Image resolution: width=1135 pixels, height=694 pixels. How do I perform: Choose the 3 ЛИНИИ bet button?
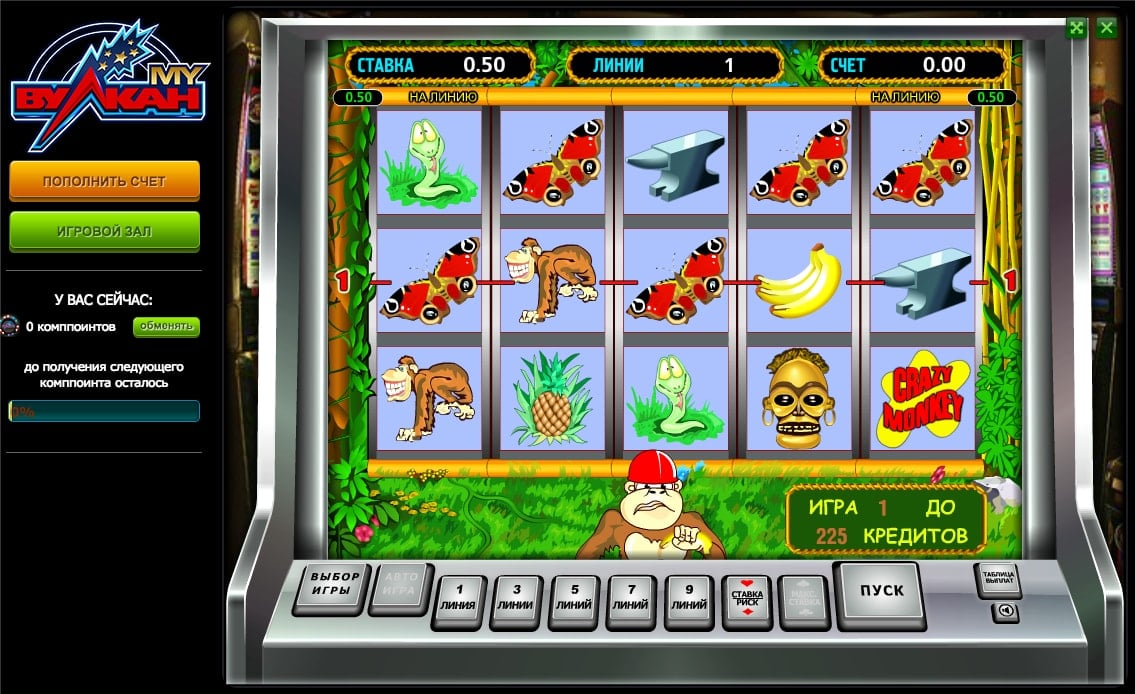[516, 600]
